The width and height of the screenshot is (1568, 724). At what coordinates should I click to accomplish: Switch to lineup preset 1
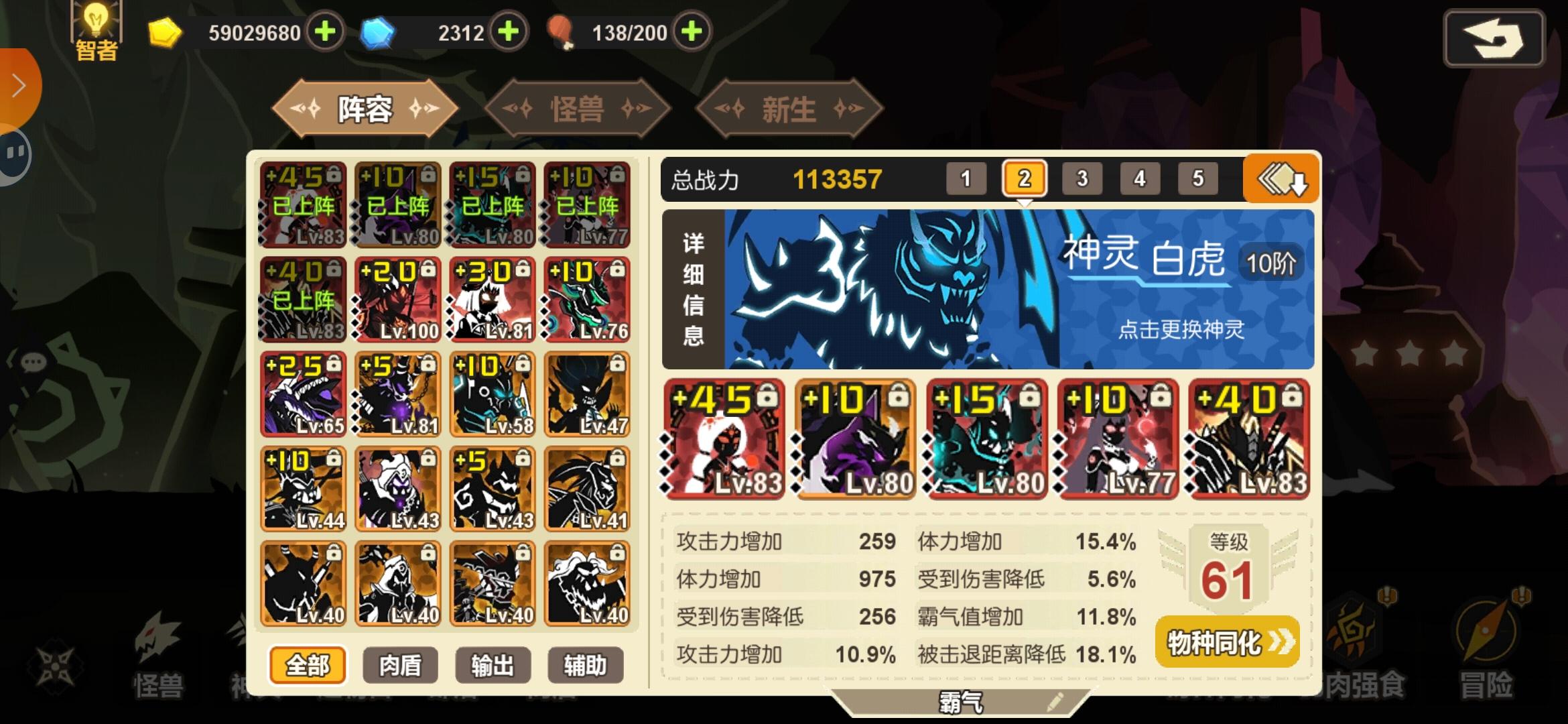(x=966, y=178)
